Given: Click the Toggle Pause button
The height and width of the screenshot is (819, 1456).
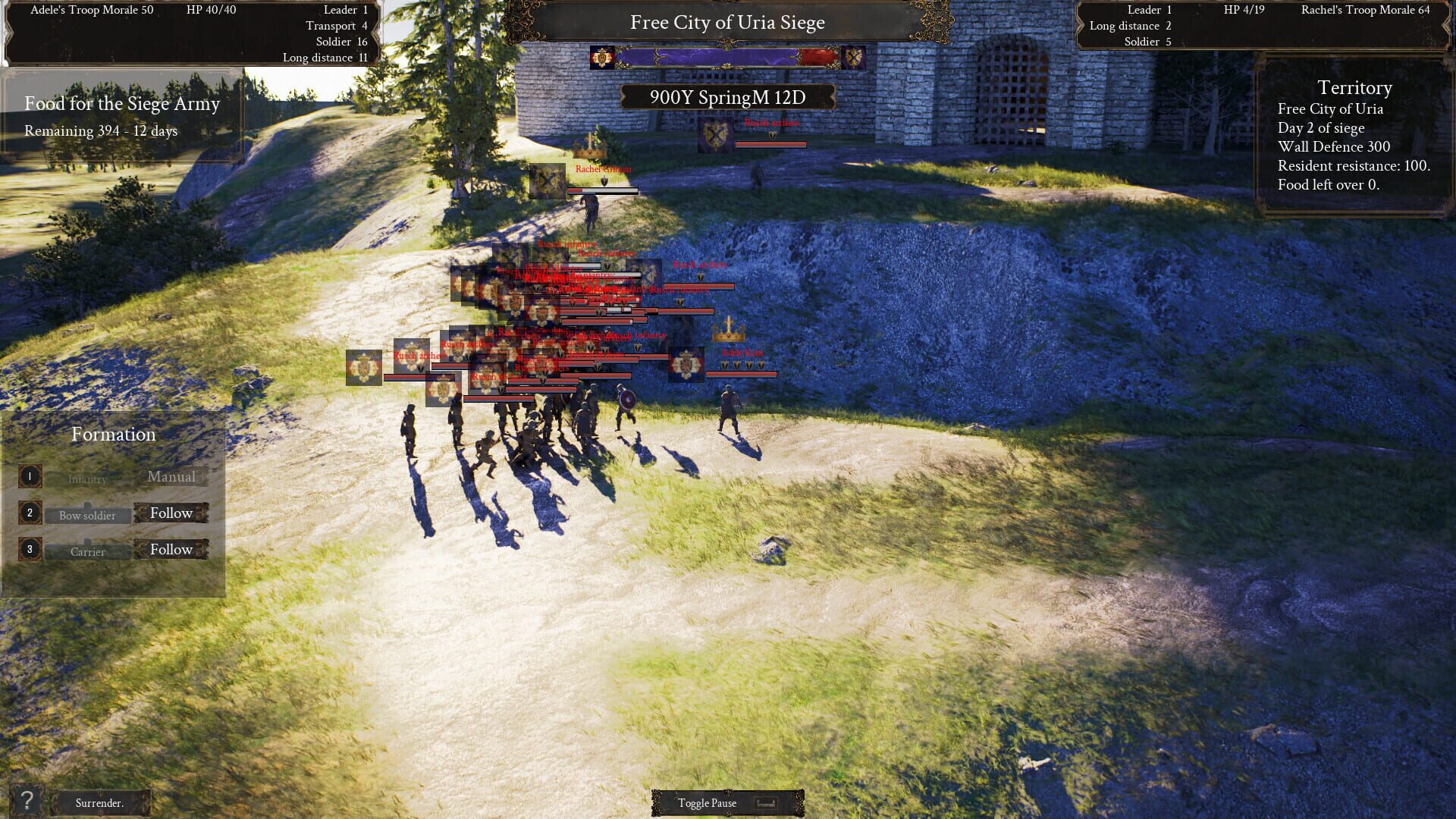Looking at the screenshot, I should pyautogui.click(x=707, y=802).
